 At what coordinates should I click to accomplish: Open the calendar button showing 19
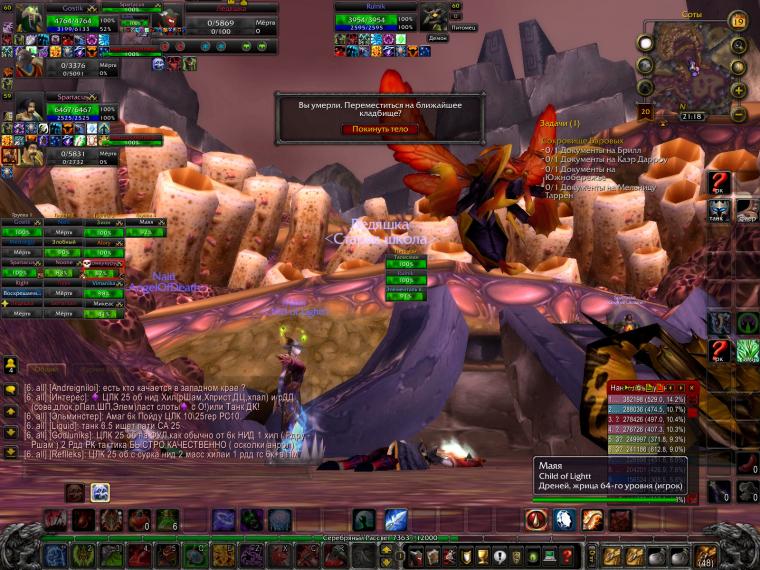coord(738,21)
